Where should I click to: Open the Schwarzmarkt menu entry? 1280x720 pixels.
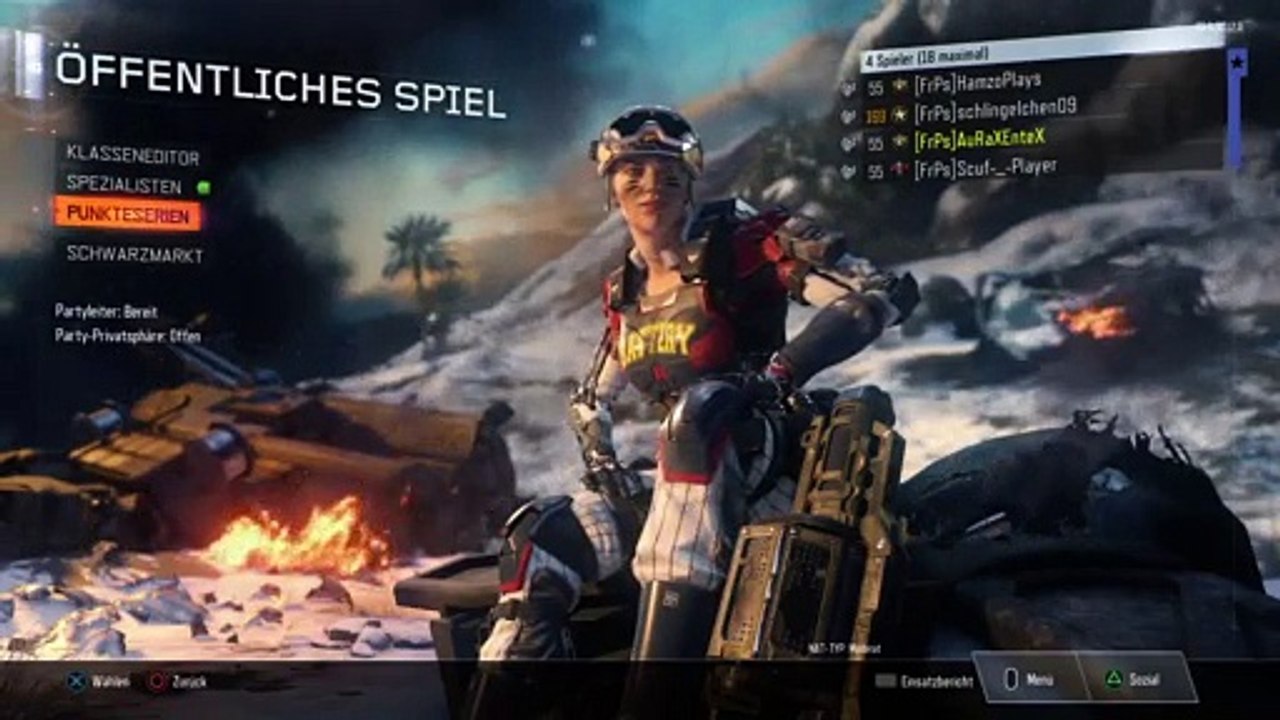coord(135,255)
